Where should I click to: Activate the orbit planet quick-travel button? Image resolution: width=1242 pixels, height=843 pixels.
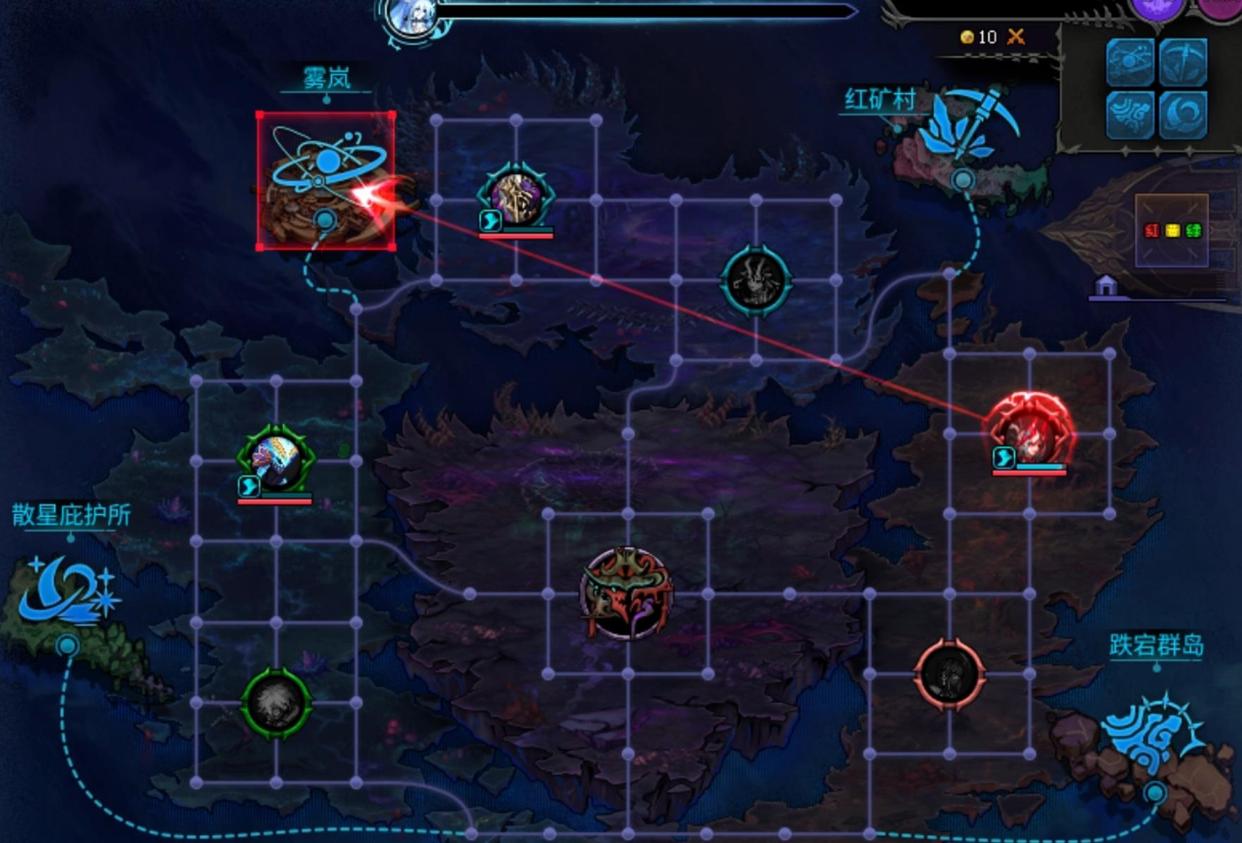pyautogui.click(x=1131, y=62)
